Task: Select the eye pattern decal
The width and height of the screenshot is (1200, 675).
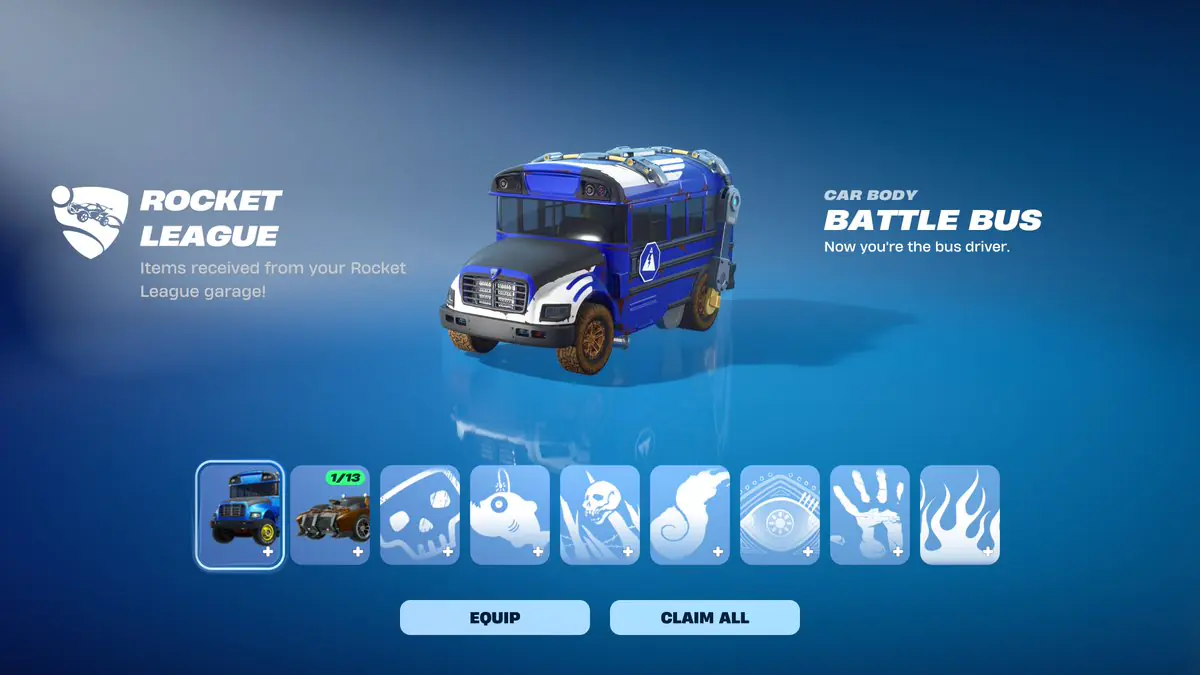Action: click(x=780, y=514)
